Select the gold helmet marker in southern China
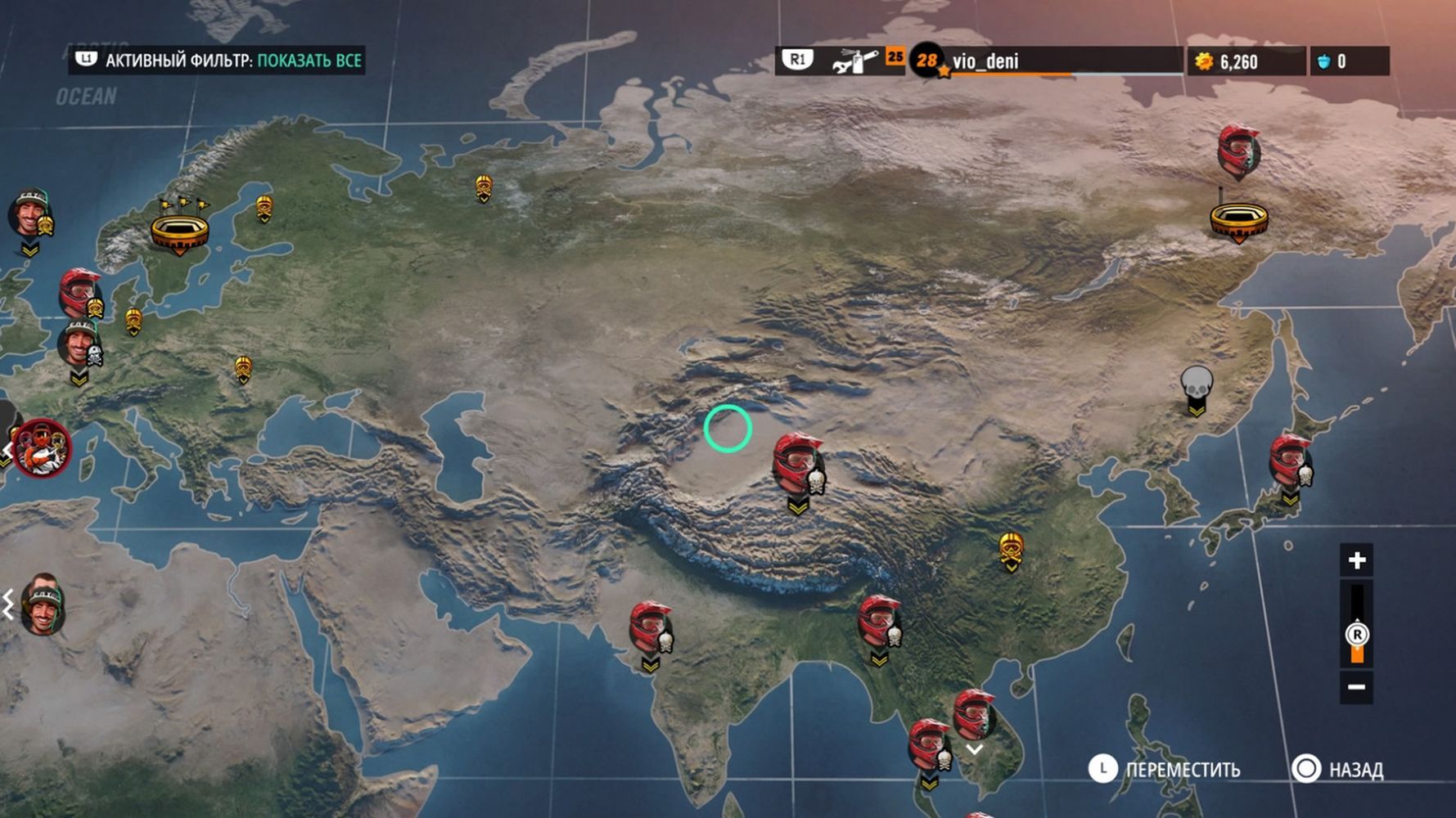Viewport: 1456px width, 818px height. [1012, 549]
